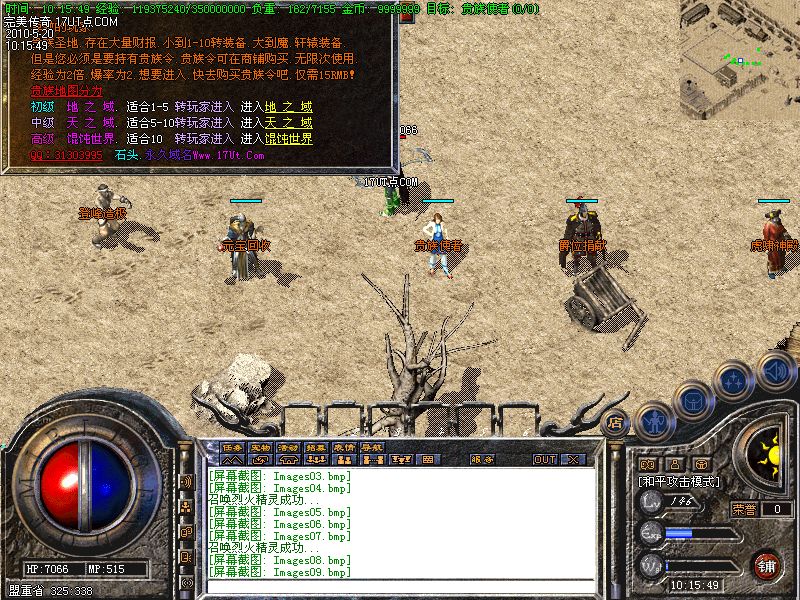
Task: Open the minimap
Action: click(x=740, y=47)
